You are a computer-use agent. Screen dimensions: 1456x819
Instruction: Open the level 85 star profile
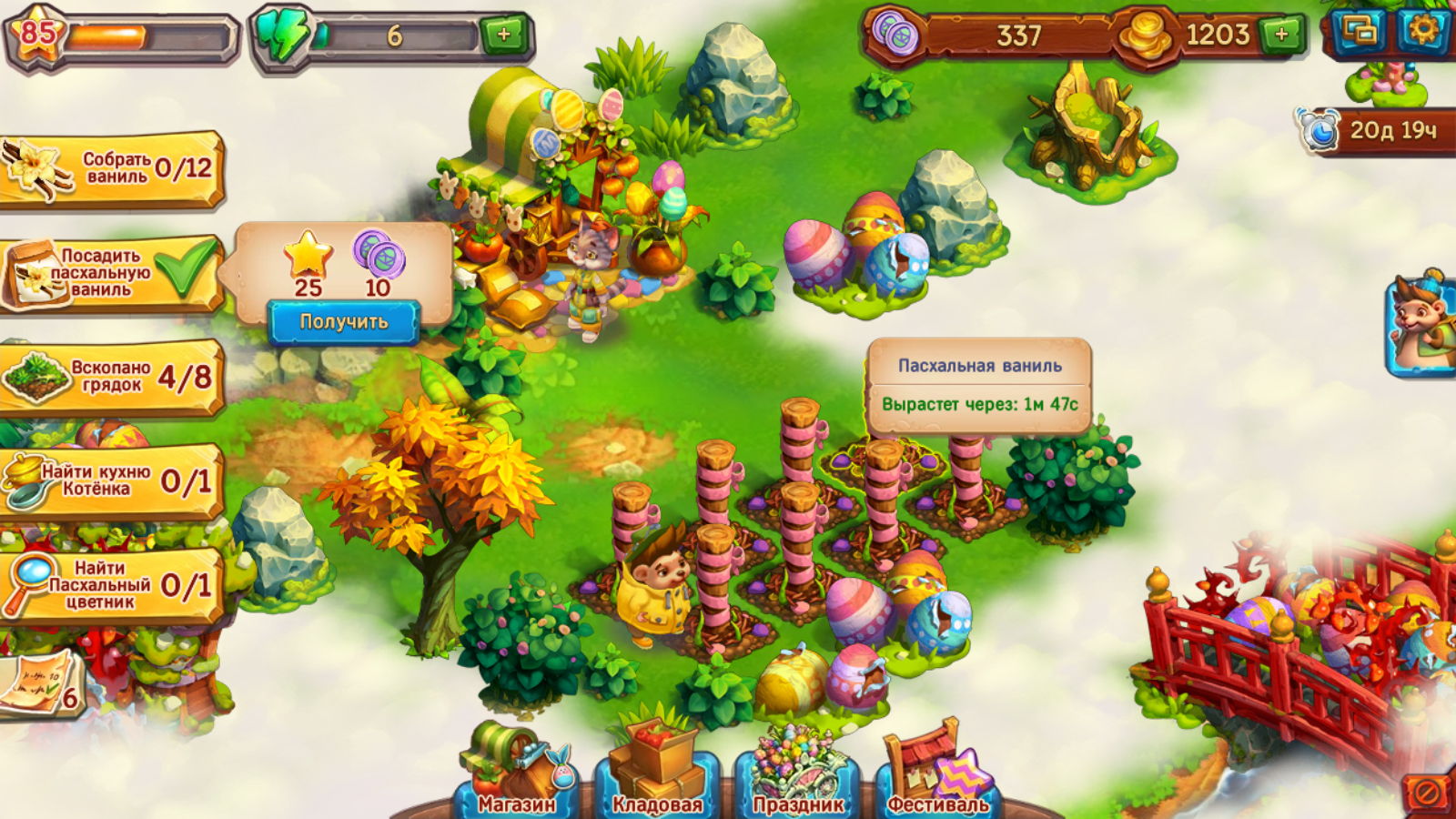coord(38,35)
